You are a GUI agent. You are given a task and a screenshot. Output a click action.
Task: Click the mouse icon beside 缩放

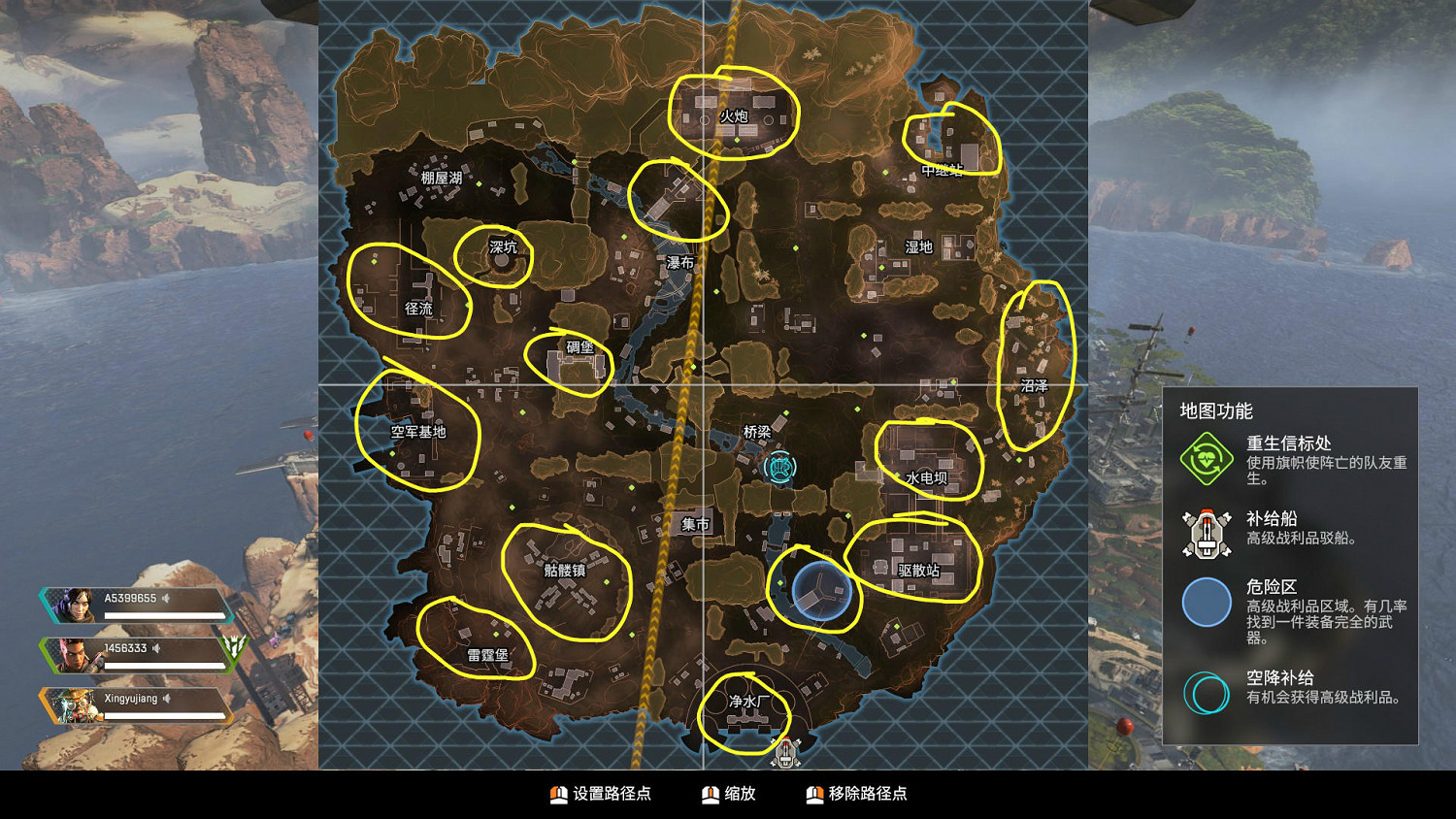(711, 794)
